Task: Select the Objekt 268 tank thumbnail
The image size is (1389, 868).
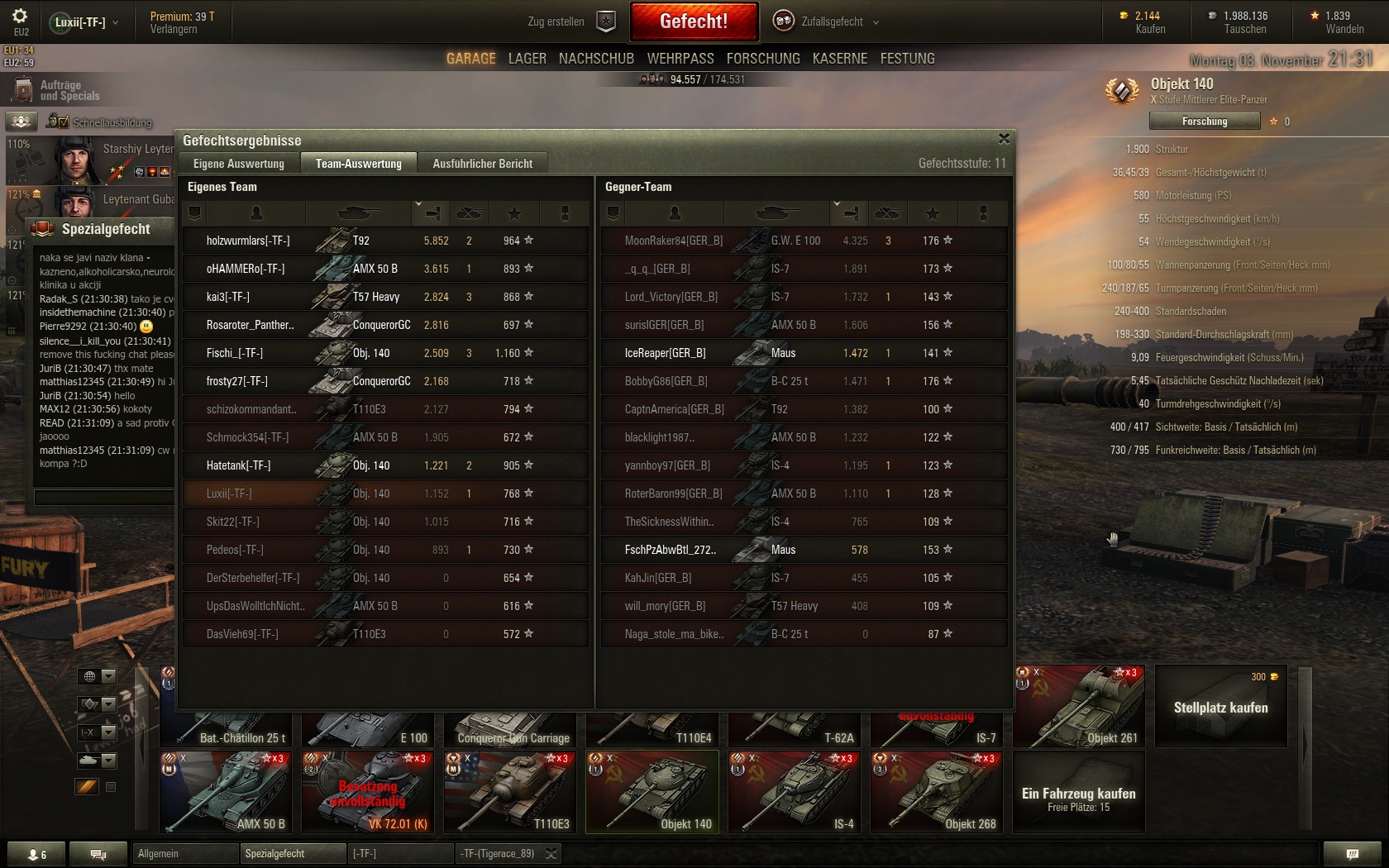Action: pos(936,792)
